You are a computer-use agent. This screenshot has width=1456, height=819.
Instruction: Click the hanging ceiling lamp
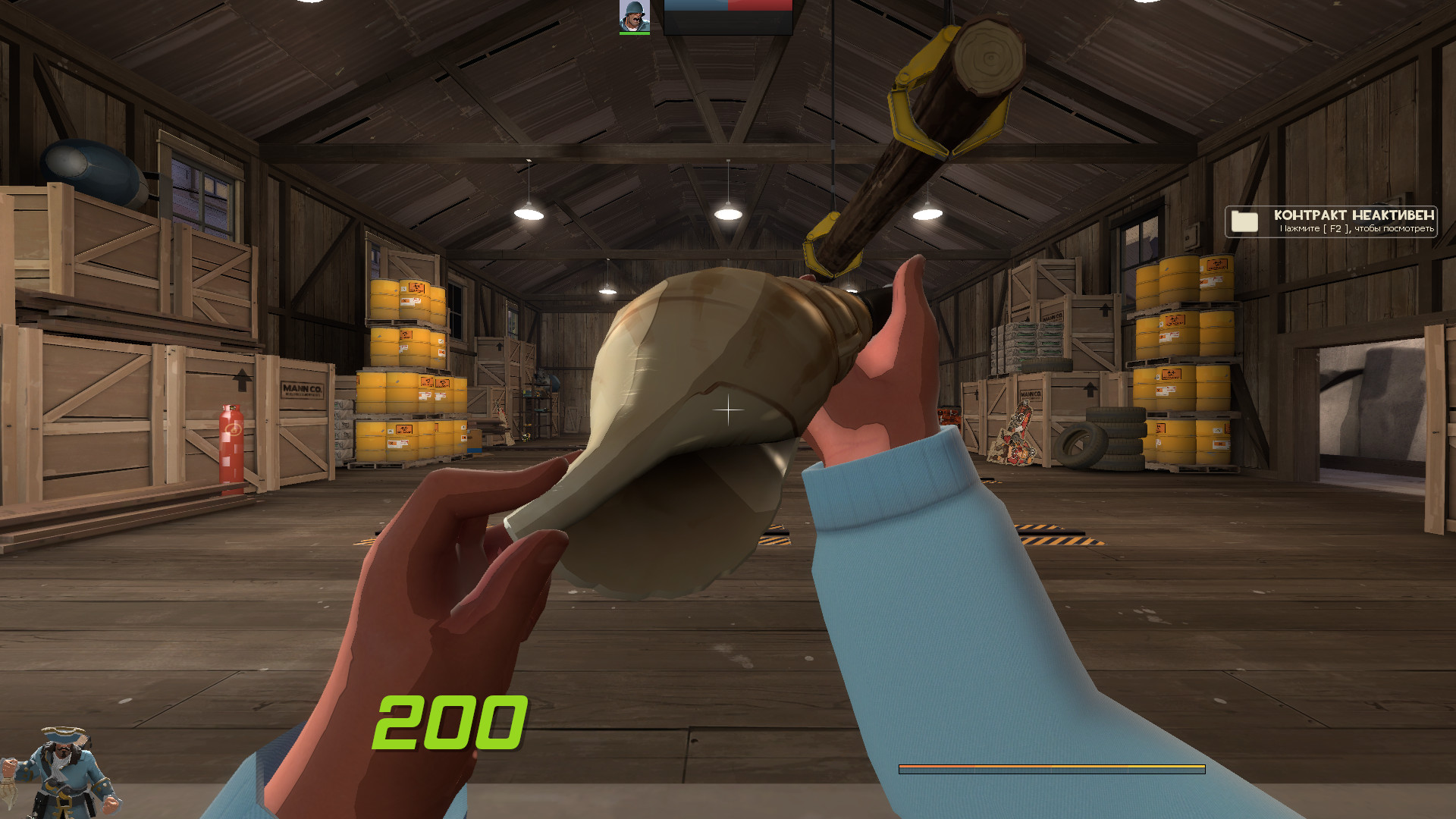(730, 214)
